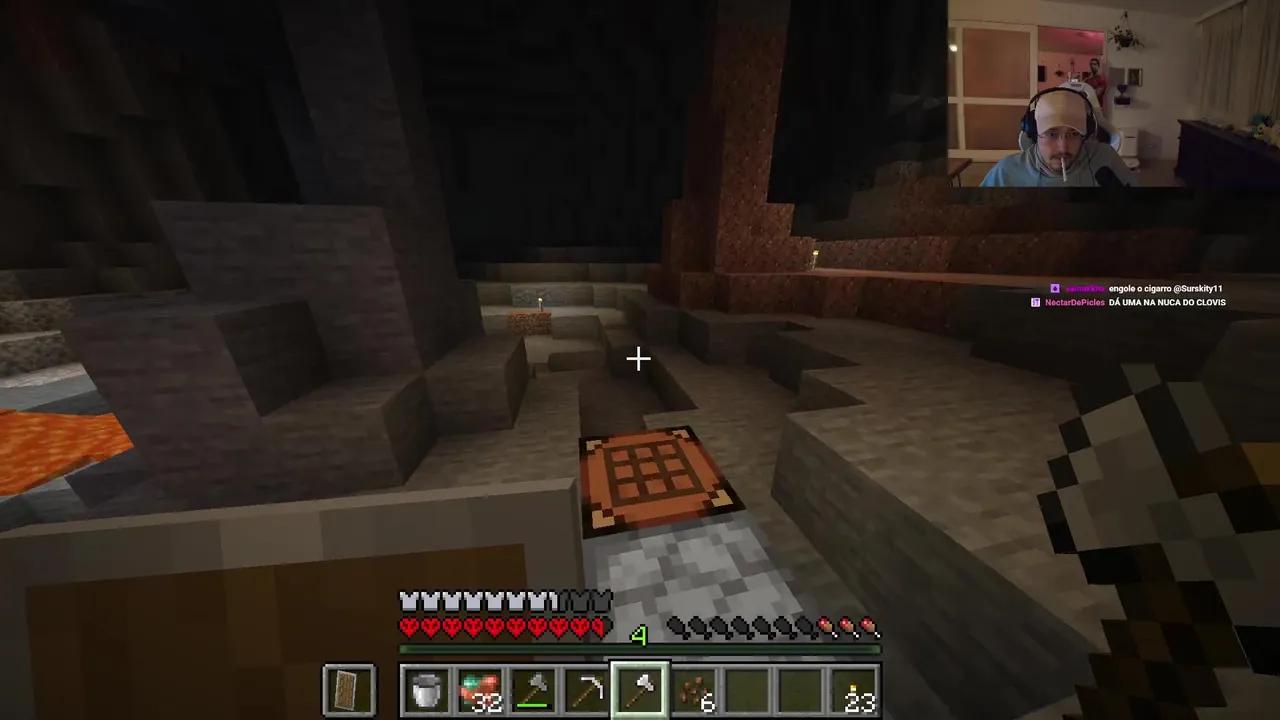Select the milk bucket in the hotbar
This screenshot has width=1280, height=720.
pos(426,688)
